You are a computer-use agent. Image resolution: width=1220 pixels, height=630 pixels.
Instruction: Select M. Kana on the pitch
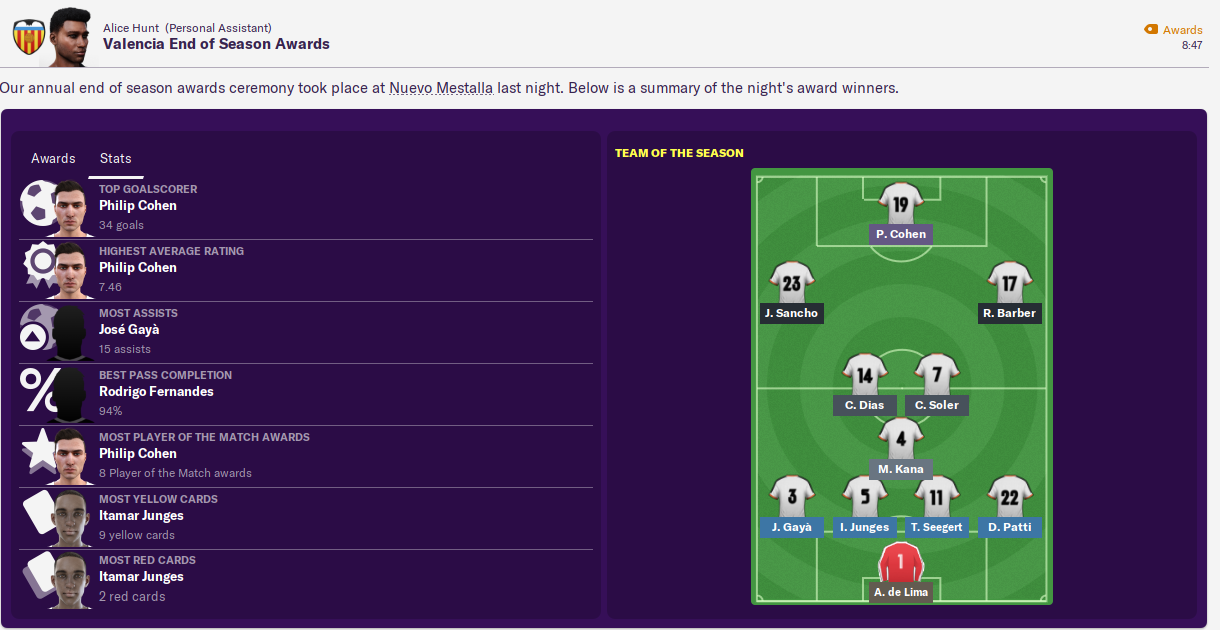900,469
